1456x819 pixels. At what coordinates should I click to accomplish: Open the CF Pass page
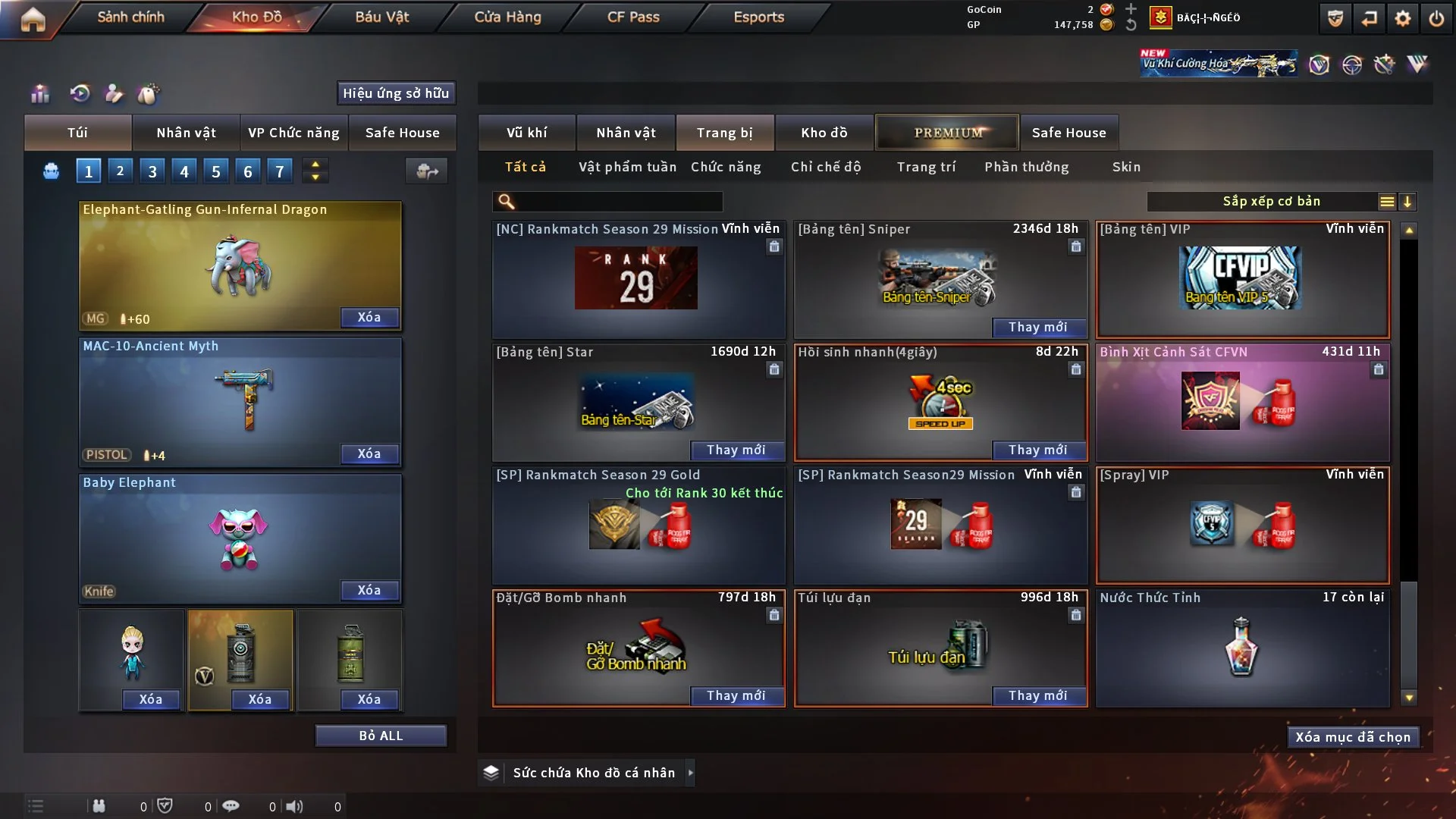tap(633, 17)
